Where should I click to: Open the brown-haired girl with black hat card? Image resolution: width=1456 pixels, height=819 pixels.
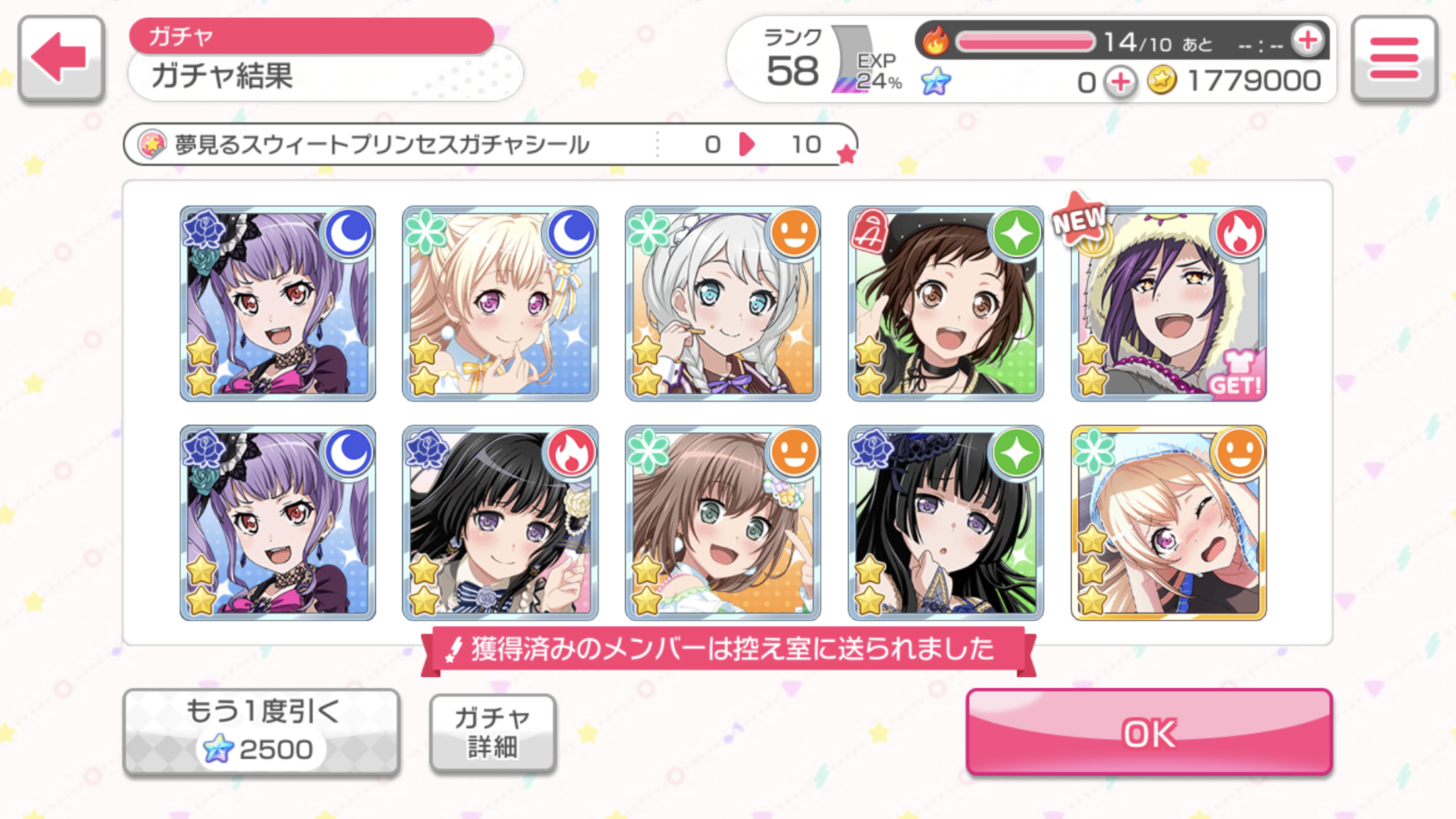point(945,303)
